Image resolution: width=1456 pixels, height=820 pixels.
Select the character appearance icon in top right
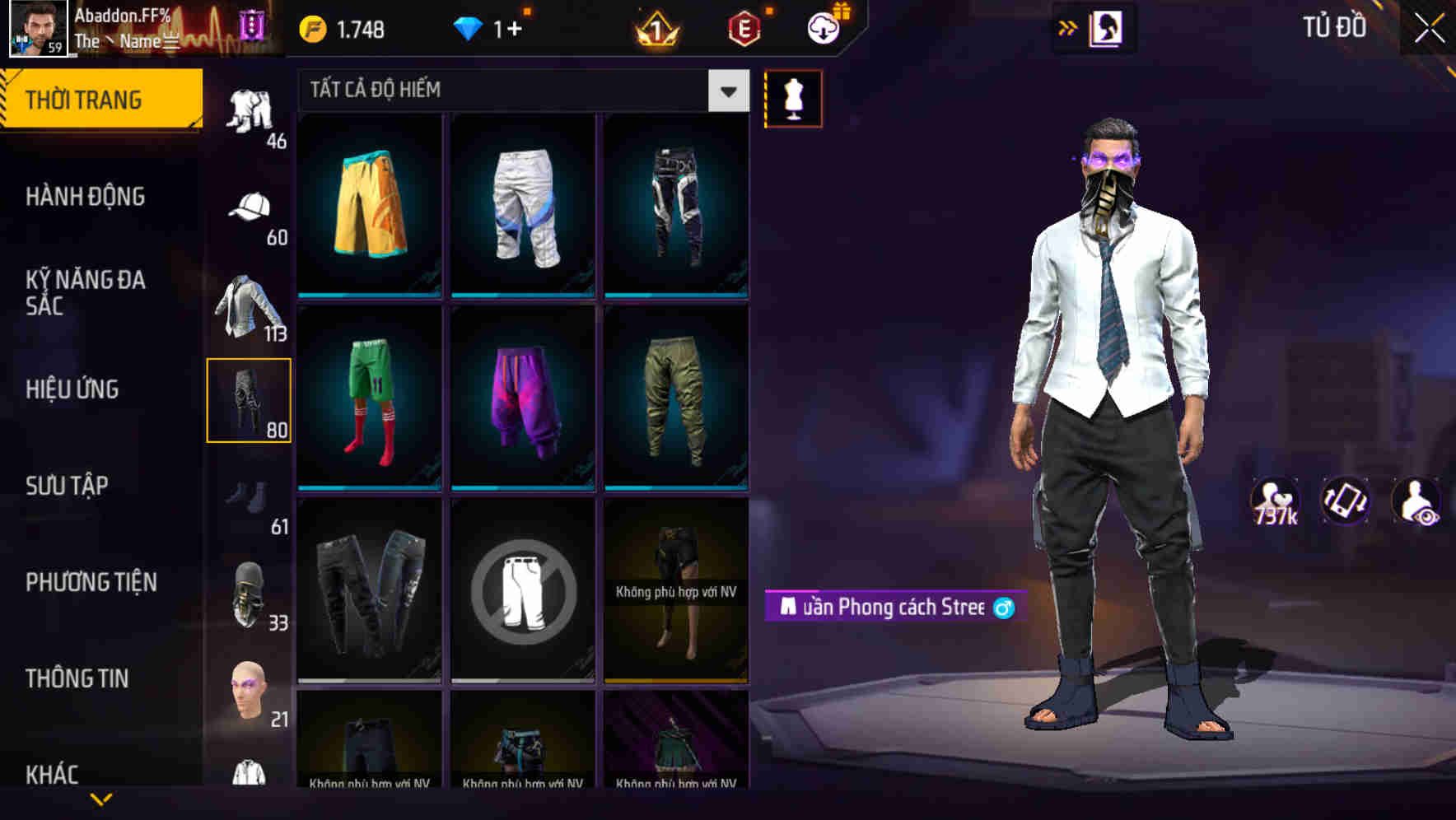(x=1104, y=26)
